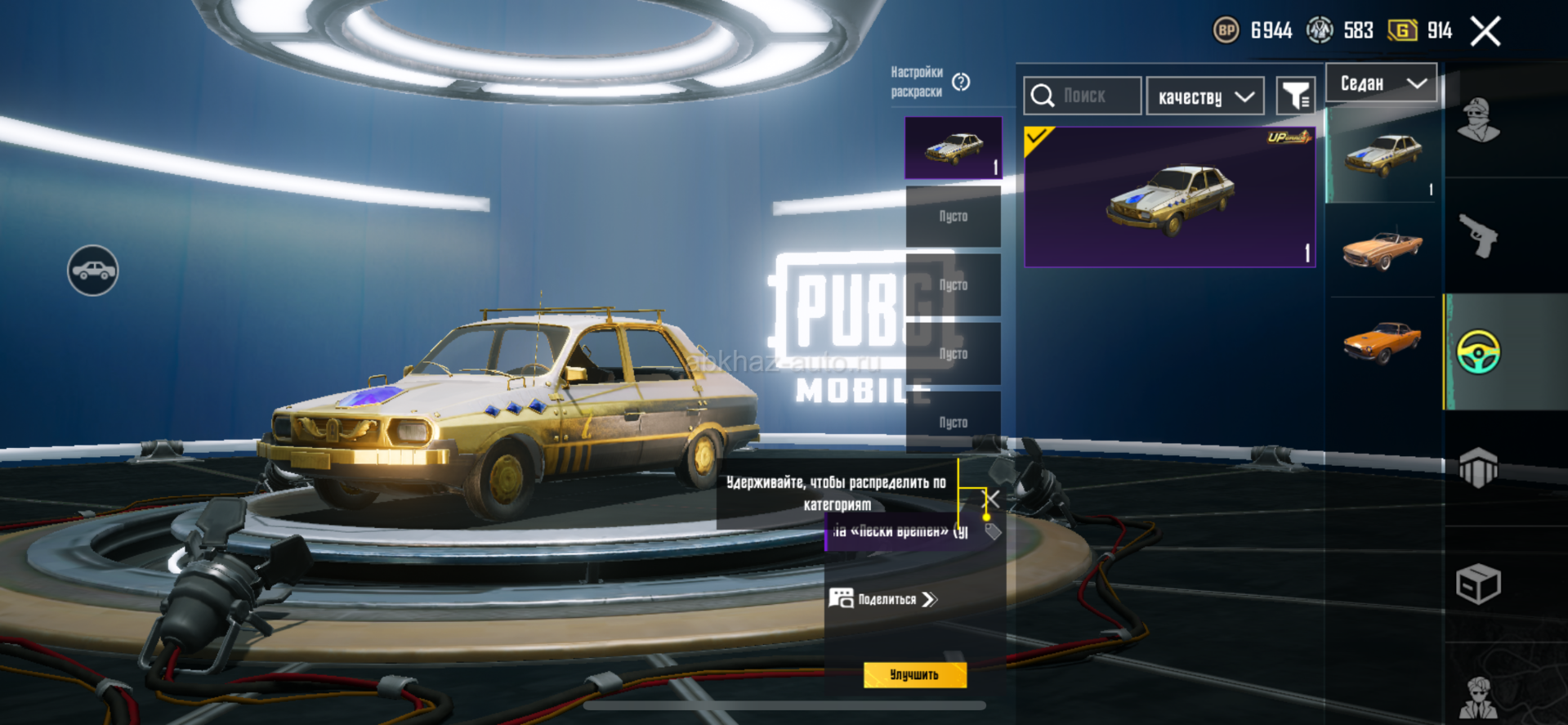Viewport: 1568px width, 725px height.
Task: Close the vehicle inventory screen
Action: pos(1485,32)
